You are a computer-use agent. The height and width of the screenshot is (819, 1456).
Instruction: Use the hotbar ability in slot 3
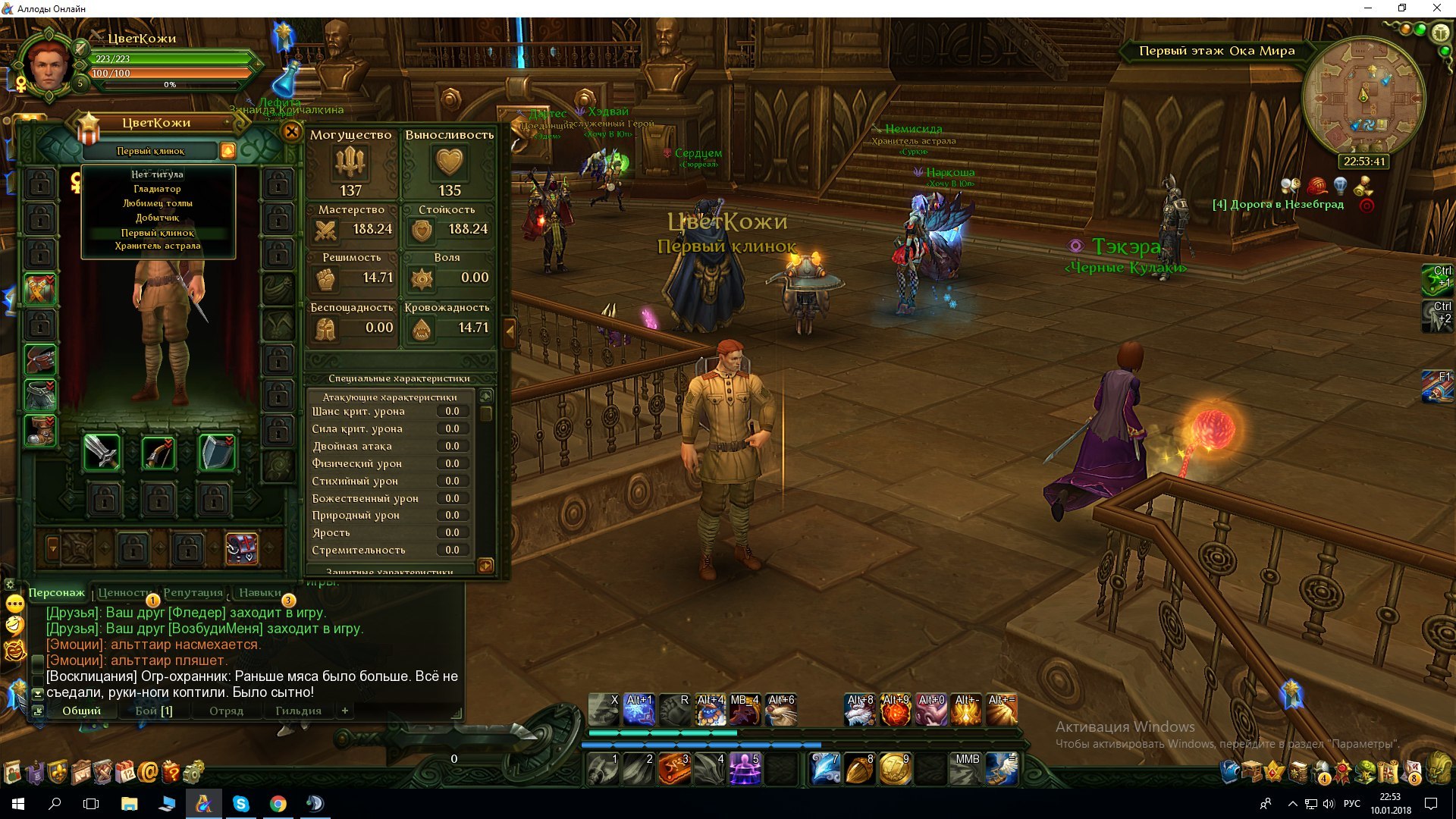(x=674, y=769)
